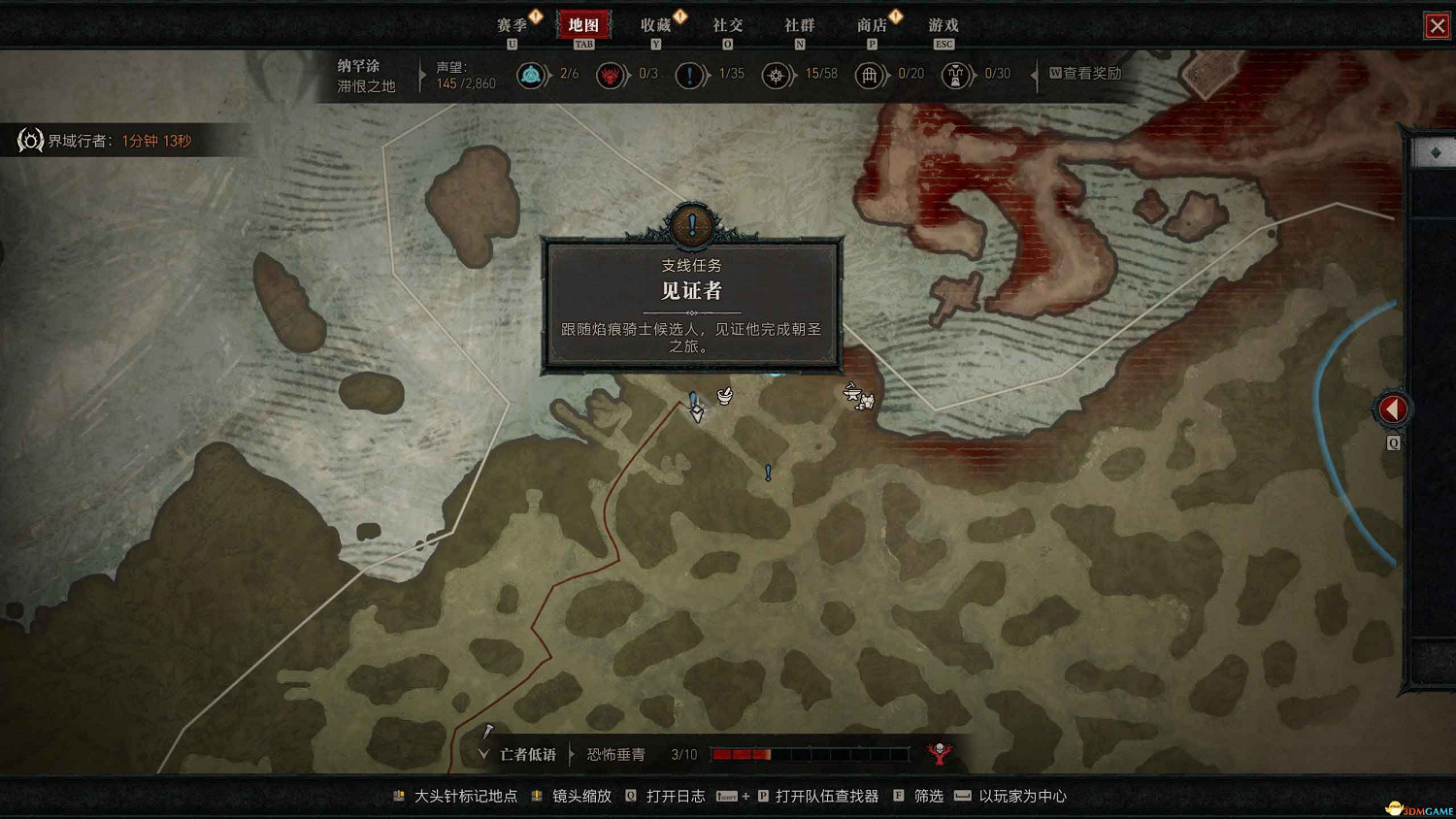Open 打开队伍查找器 from the bottom bar
1456x819 pixels.
point(825,795)
